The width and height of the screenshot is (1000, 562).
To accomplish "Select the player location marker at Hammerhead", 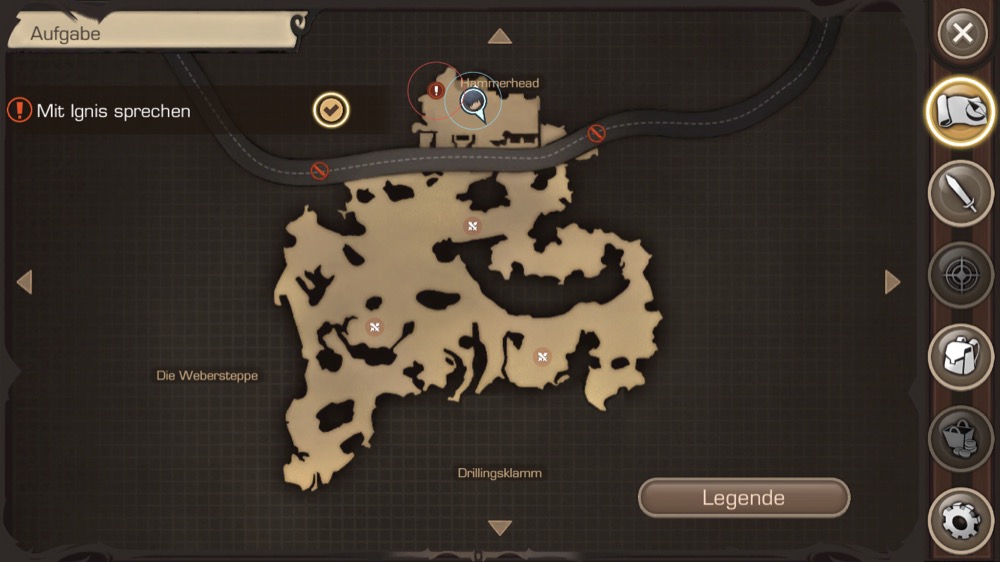I will coord(473,102).
